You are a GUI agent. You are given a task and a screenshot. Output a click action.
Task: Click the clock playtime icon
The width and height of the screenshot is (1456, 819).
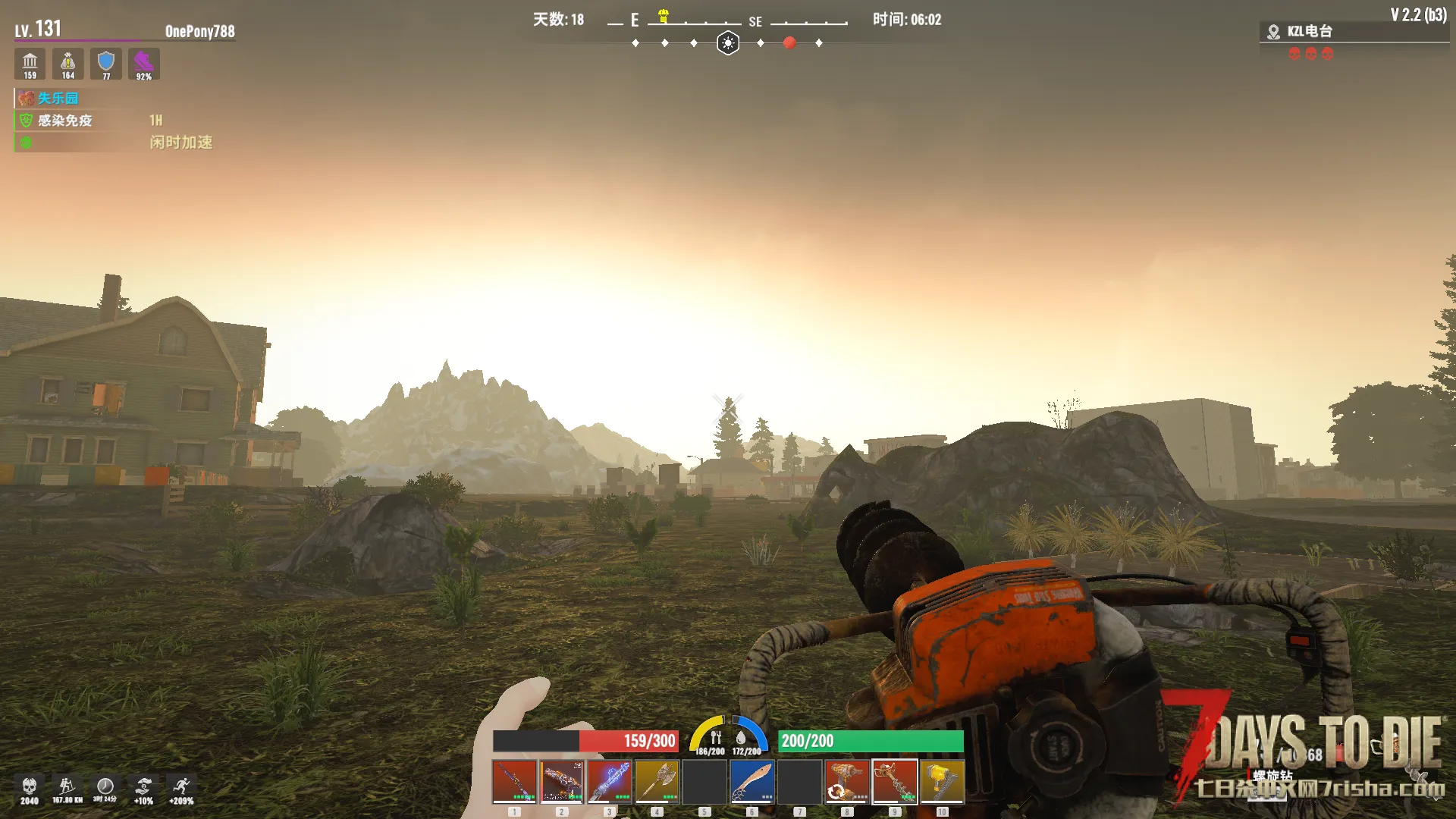point(105,789)
